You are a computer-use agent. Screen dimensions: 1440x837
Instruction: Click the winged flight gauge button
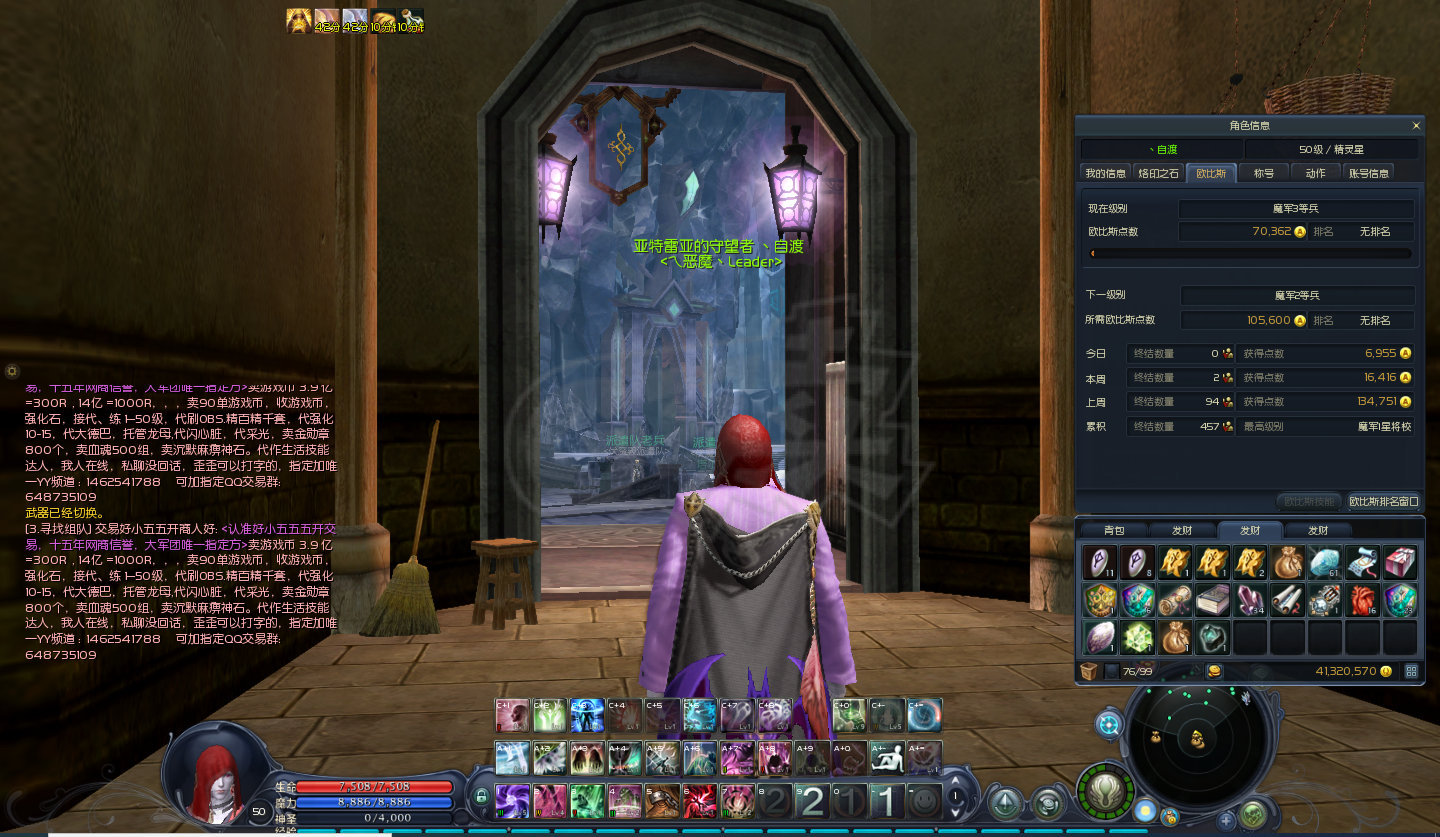1105,791
